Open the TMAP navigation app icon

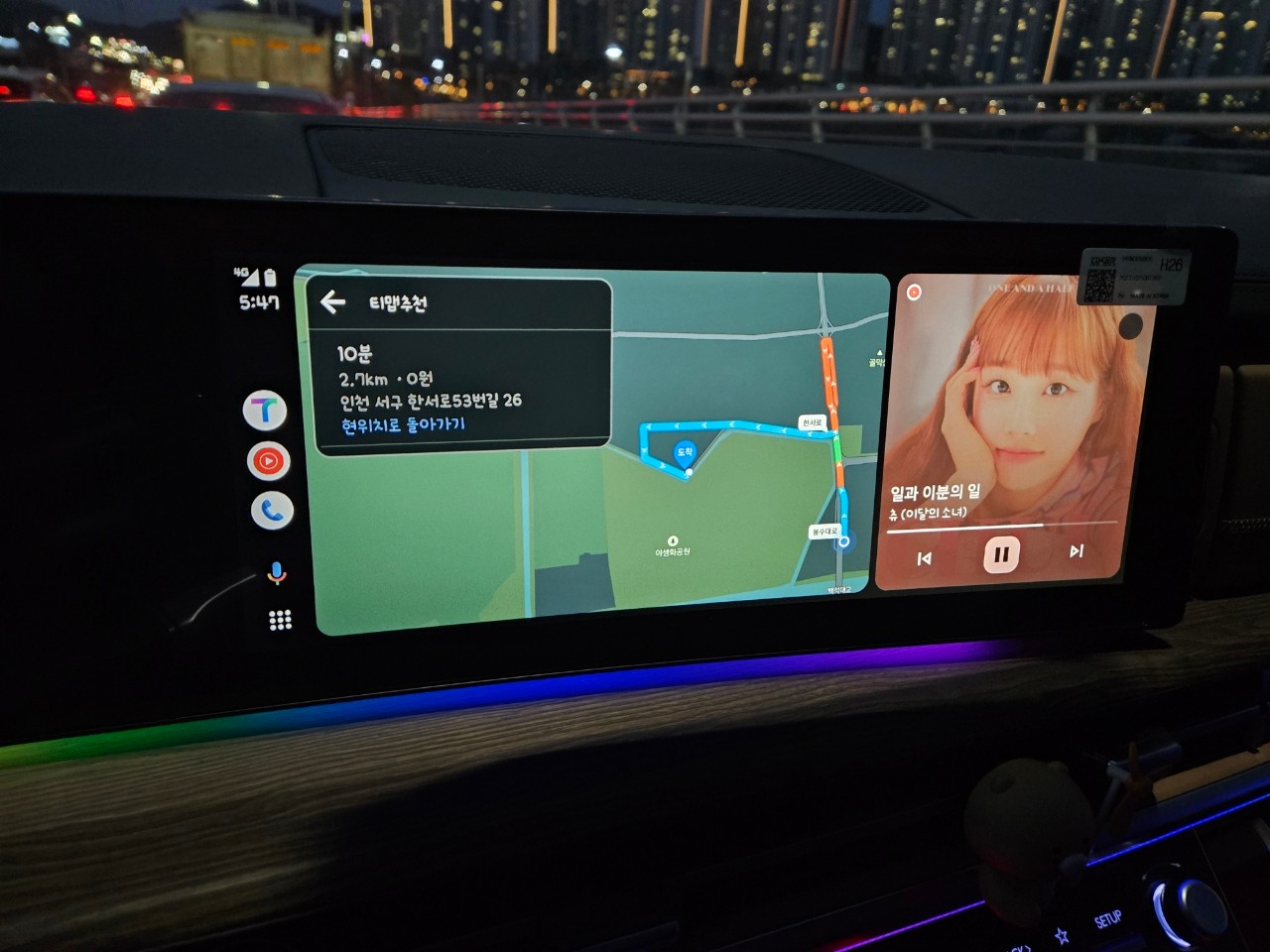pos(265,411)
